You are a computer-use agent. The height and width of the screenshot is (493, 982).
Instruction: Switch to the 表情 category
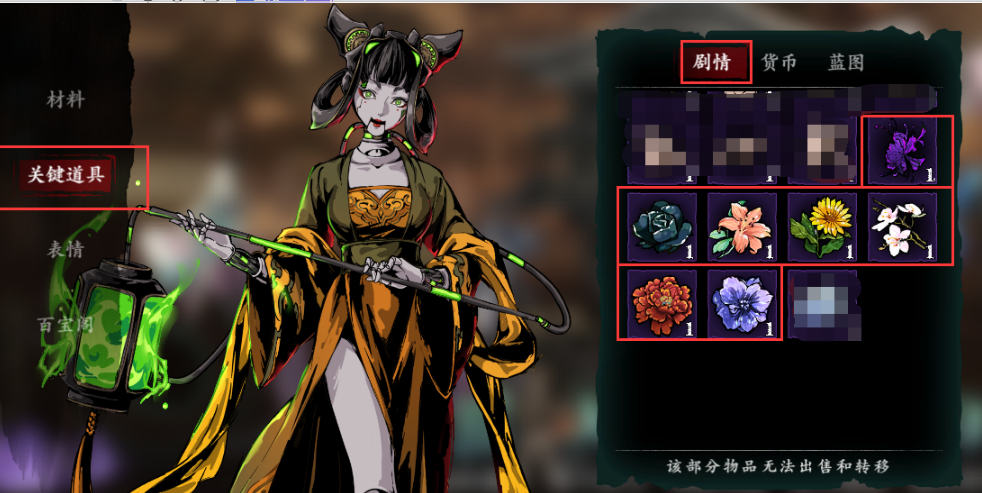tap(66, 249)
